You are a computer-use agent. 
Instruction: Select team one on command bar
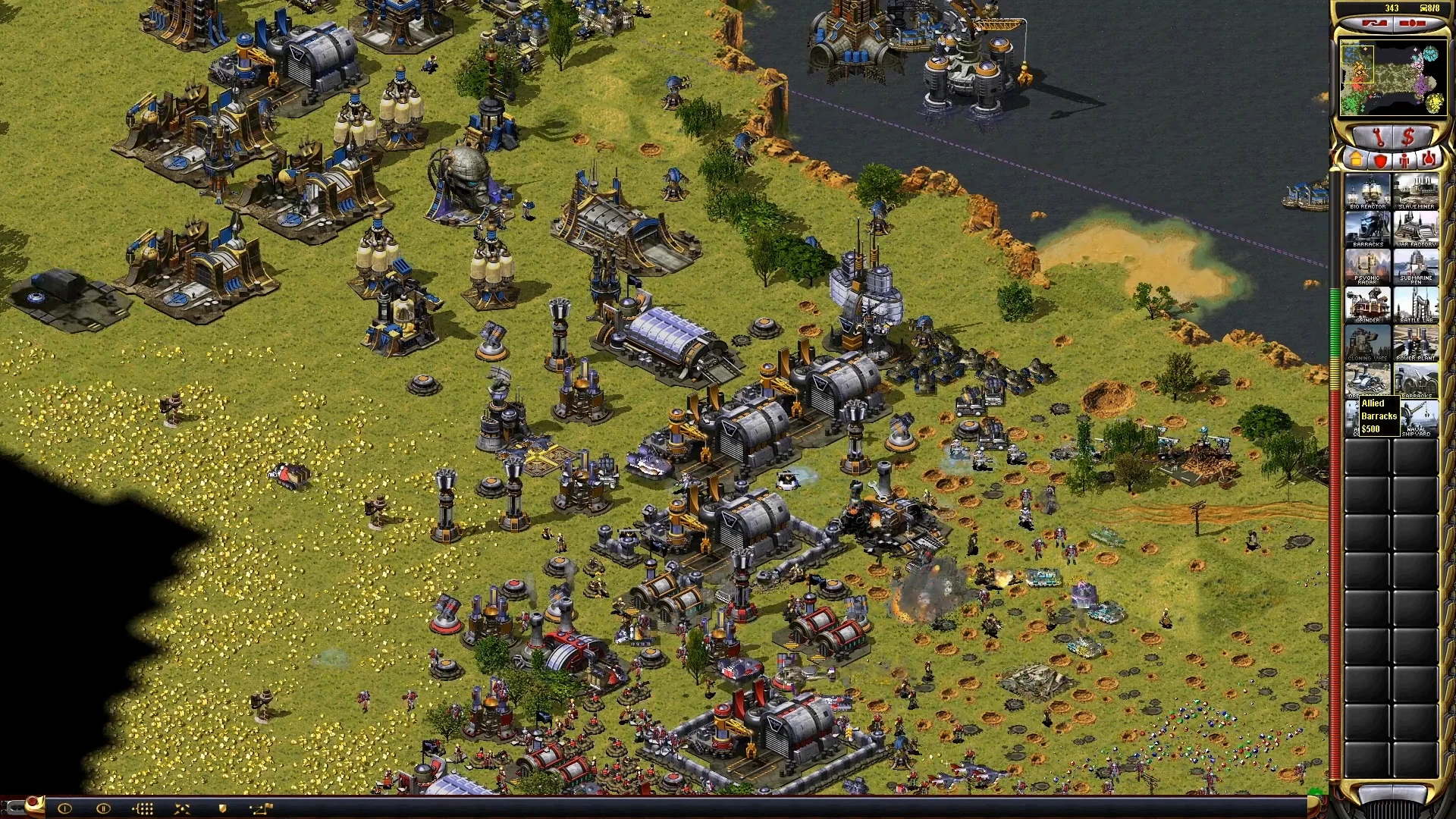pos(64,808)
